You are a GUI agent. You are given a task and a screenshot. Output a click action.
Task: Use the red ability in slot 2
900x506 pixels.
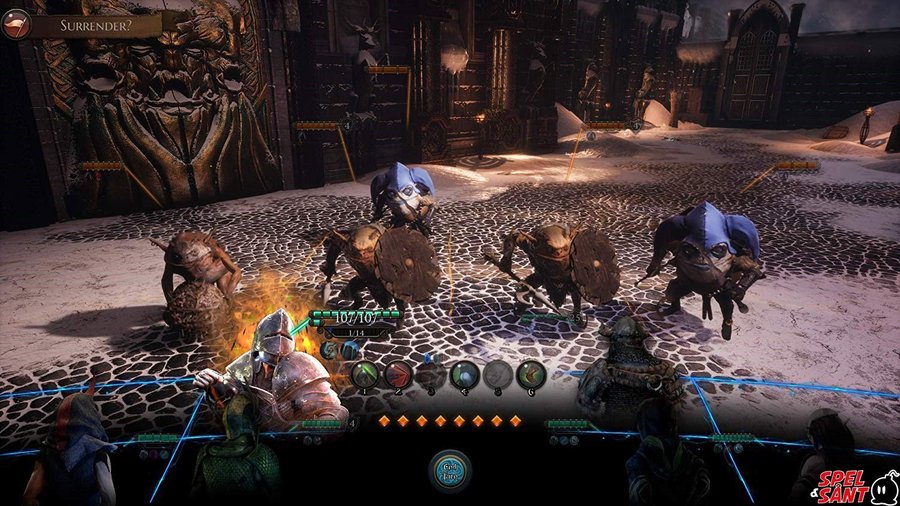(x=399, y=375)
